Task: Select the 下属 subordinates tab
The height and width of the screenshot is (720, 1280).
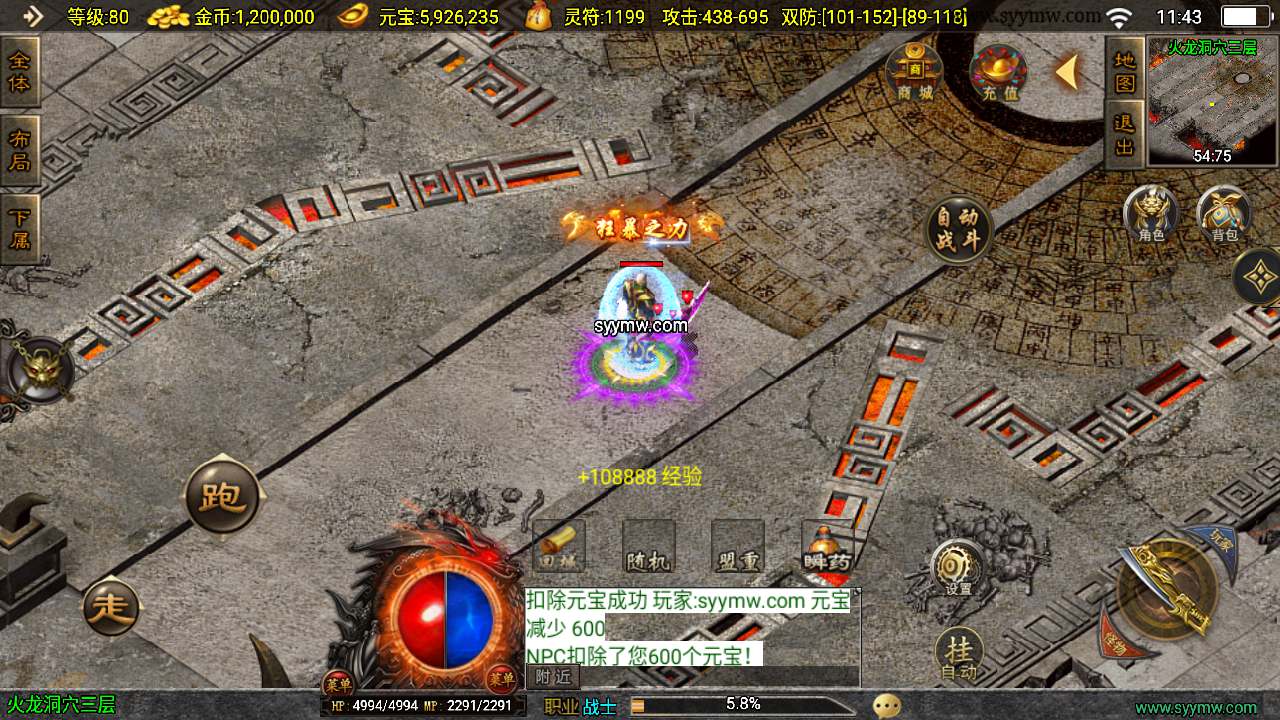Action: click(19, 228)
